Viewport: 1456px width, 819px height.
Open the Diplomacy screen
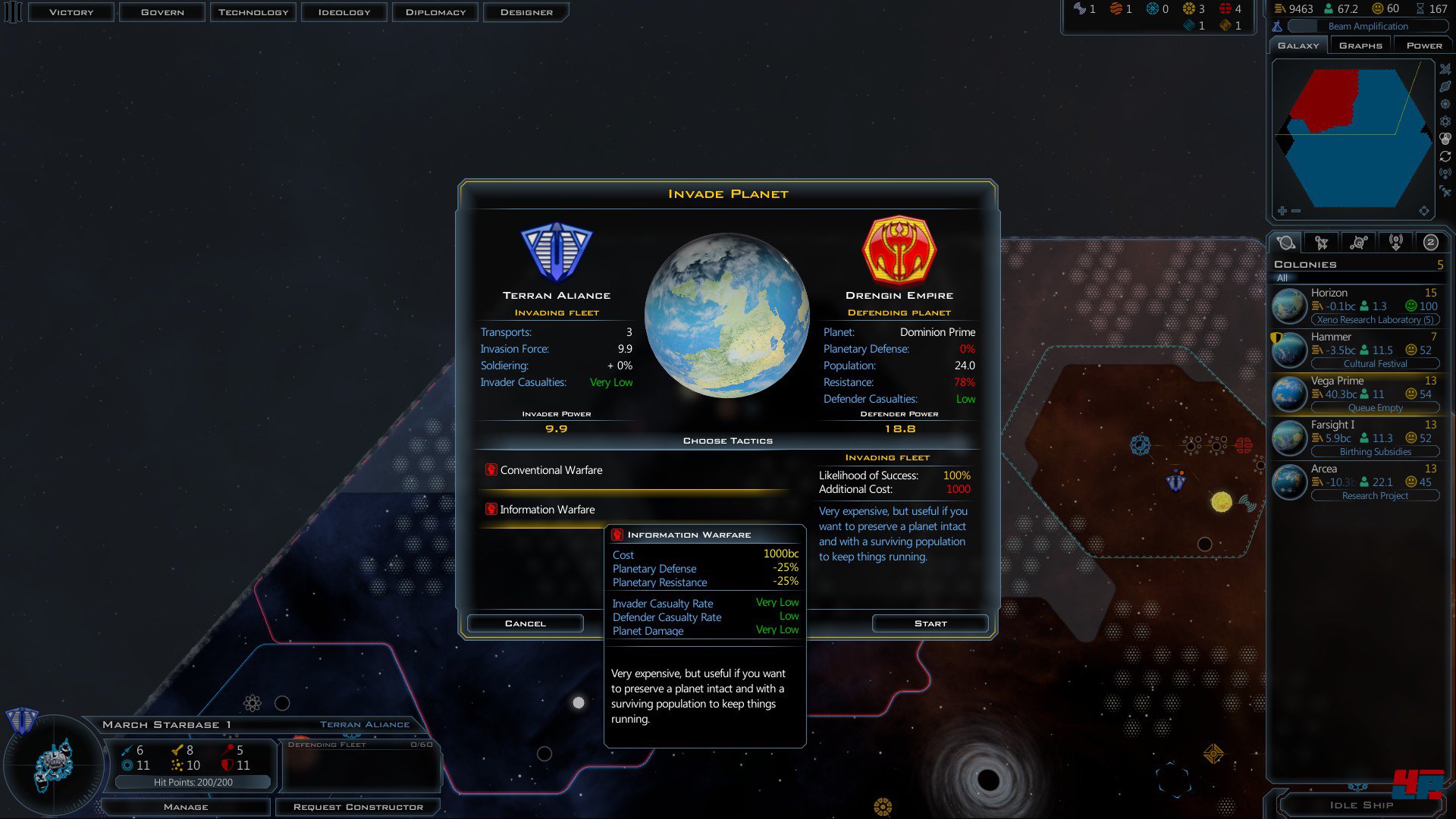coord(435,12)
